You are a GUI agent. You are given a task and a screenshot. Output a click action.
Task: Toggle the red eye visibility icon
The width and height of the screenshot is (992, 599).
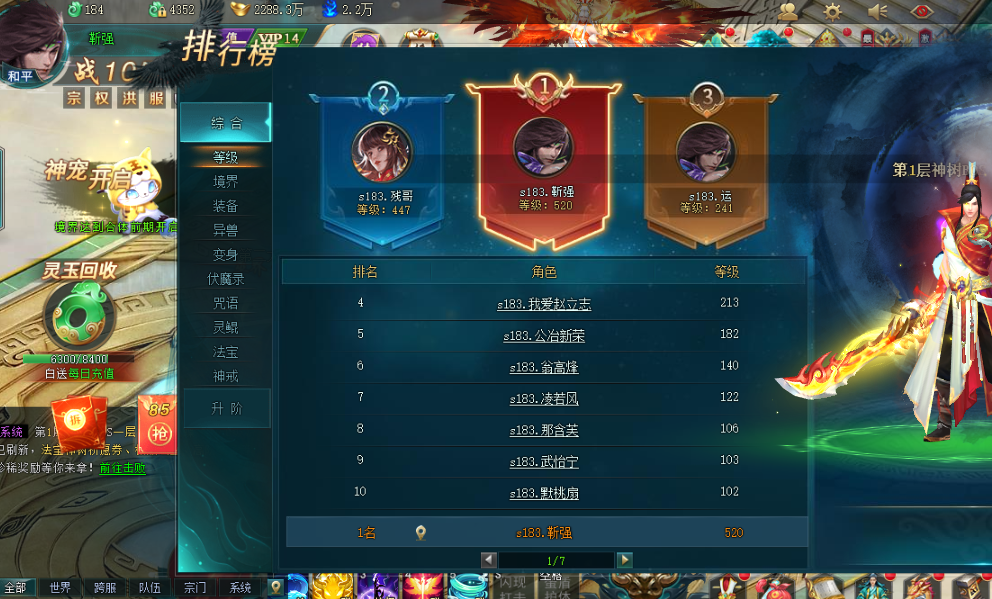(924, 11)
